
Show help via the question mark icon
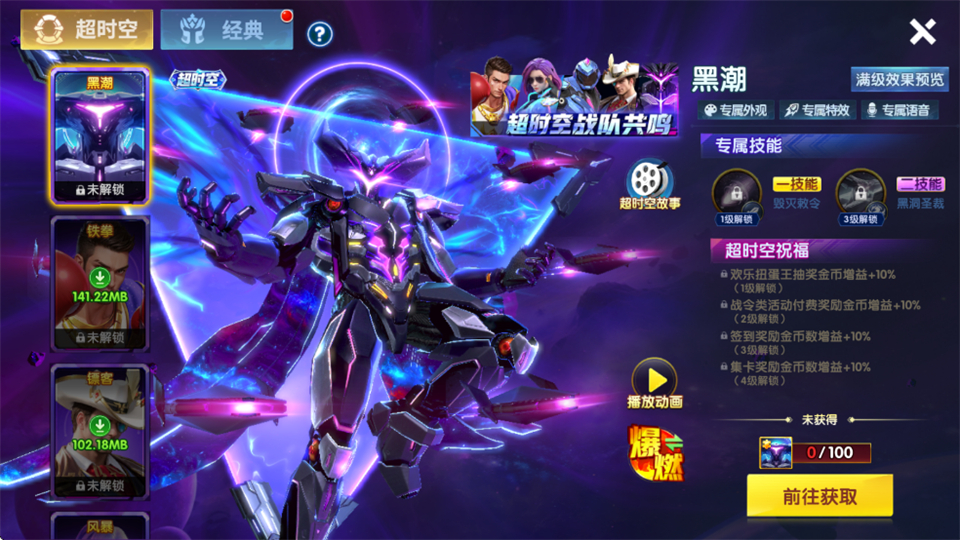click(319, 35)
